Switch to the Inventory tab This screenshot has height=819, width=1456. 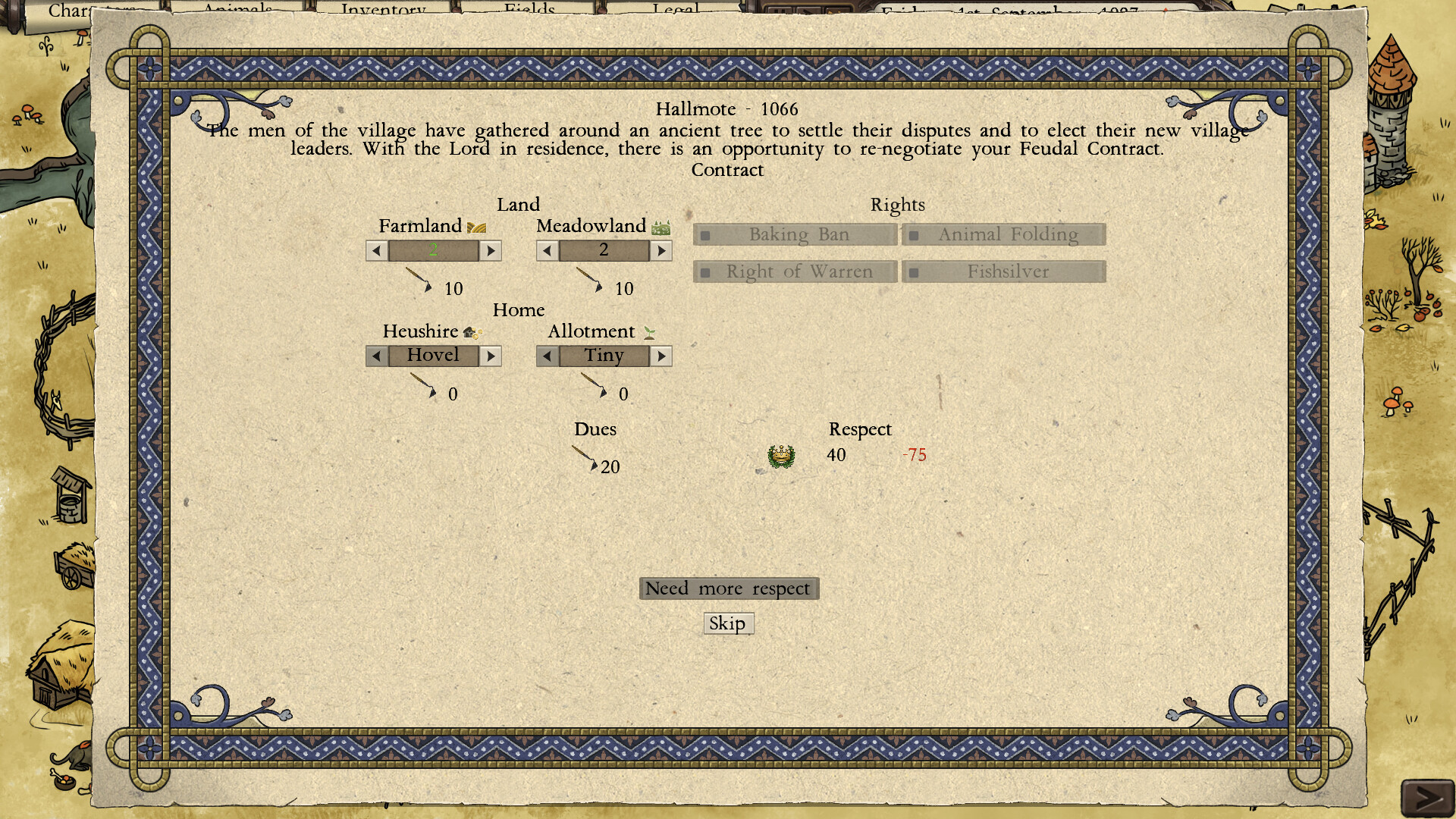tap(383, 9)
